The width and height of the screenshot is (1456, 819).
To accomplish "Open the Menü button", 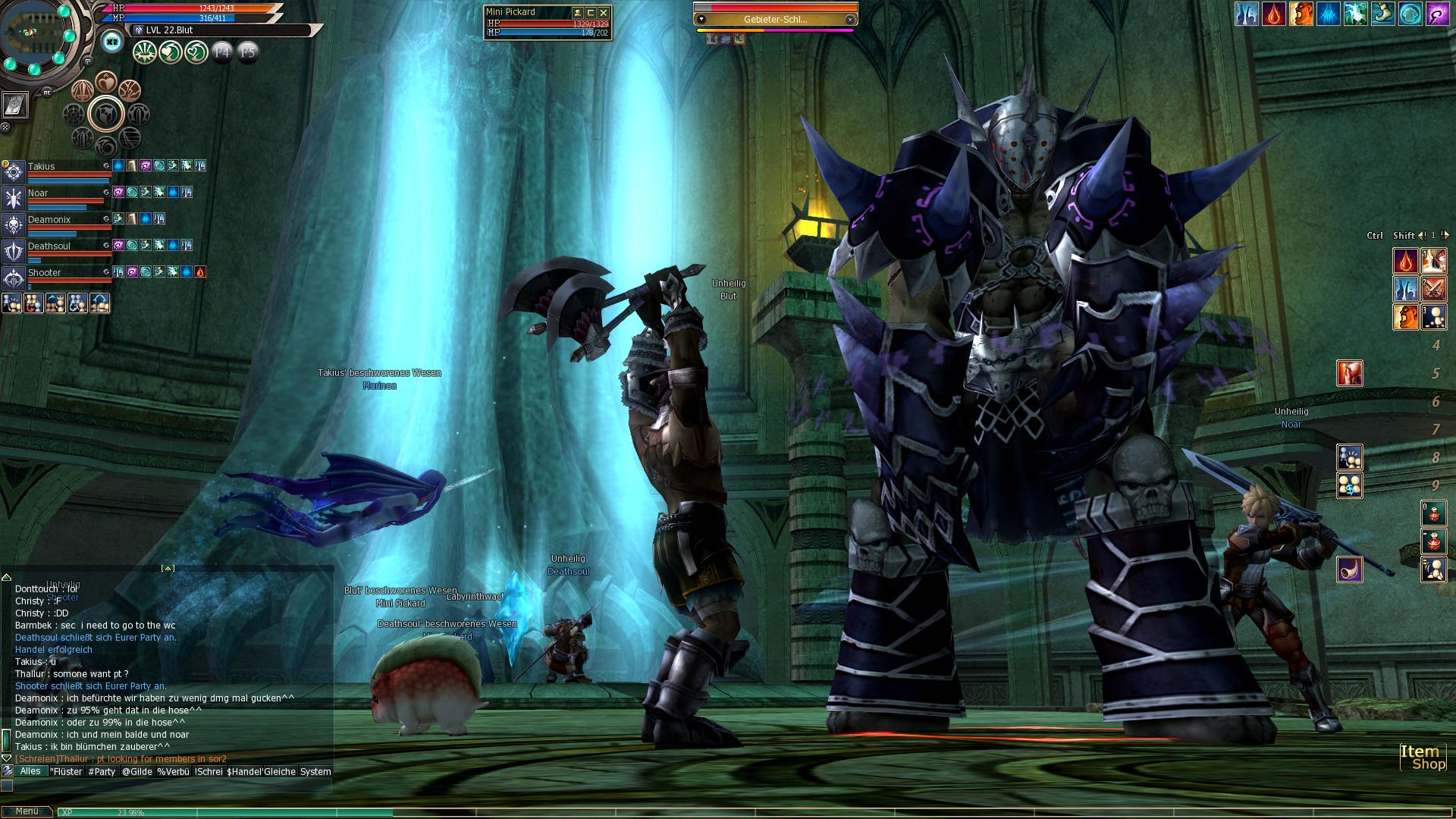I will (27, 811).
